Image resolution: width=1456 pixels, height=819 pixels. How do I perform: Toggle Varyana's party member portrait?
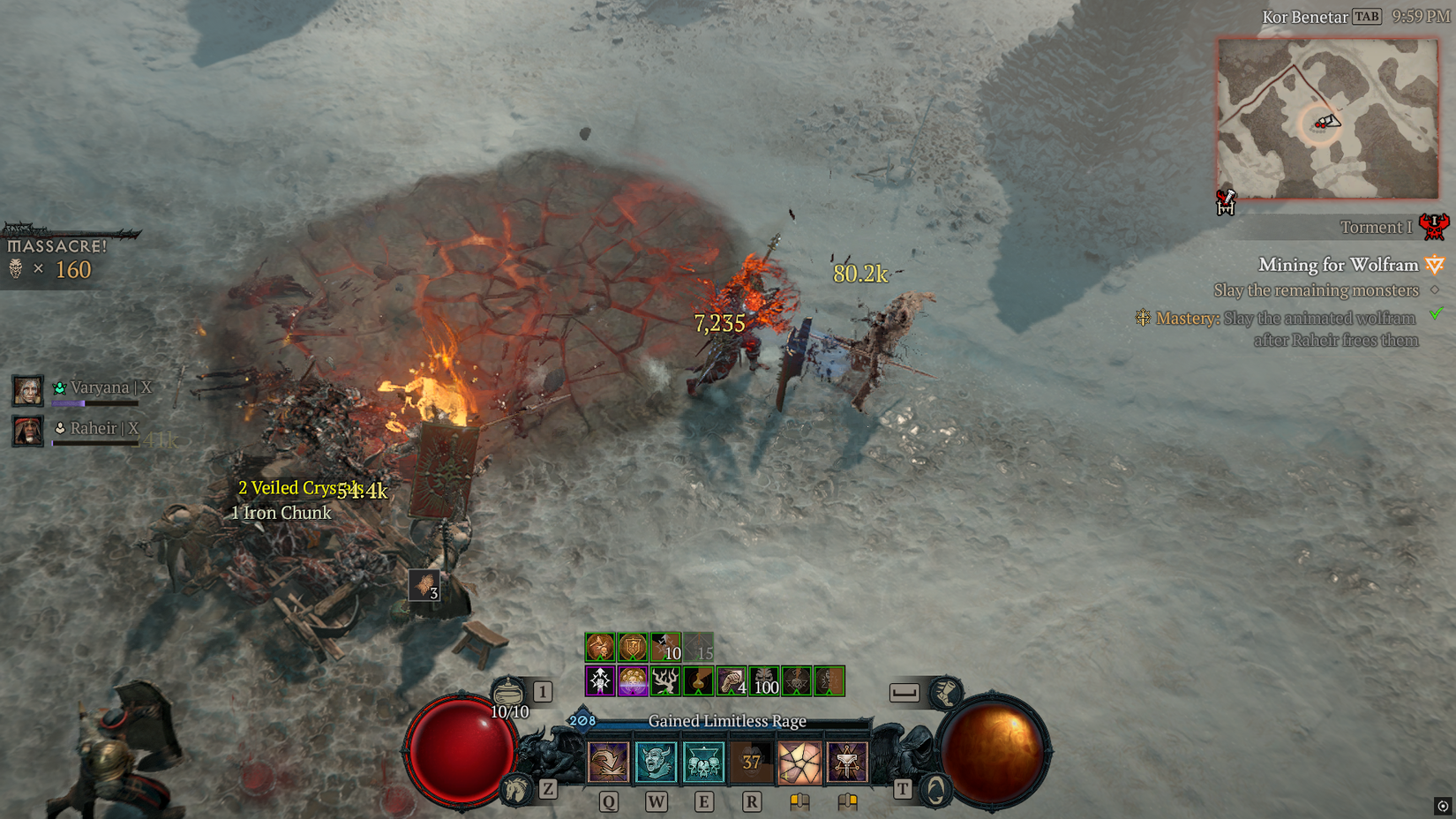pos(27,390)
